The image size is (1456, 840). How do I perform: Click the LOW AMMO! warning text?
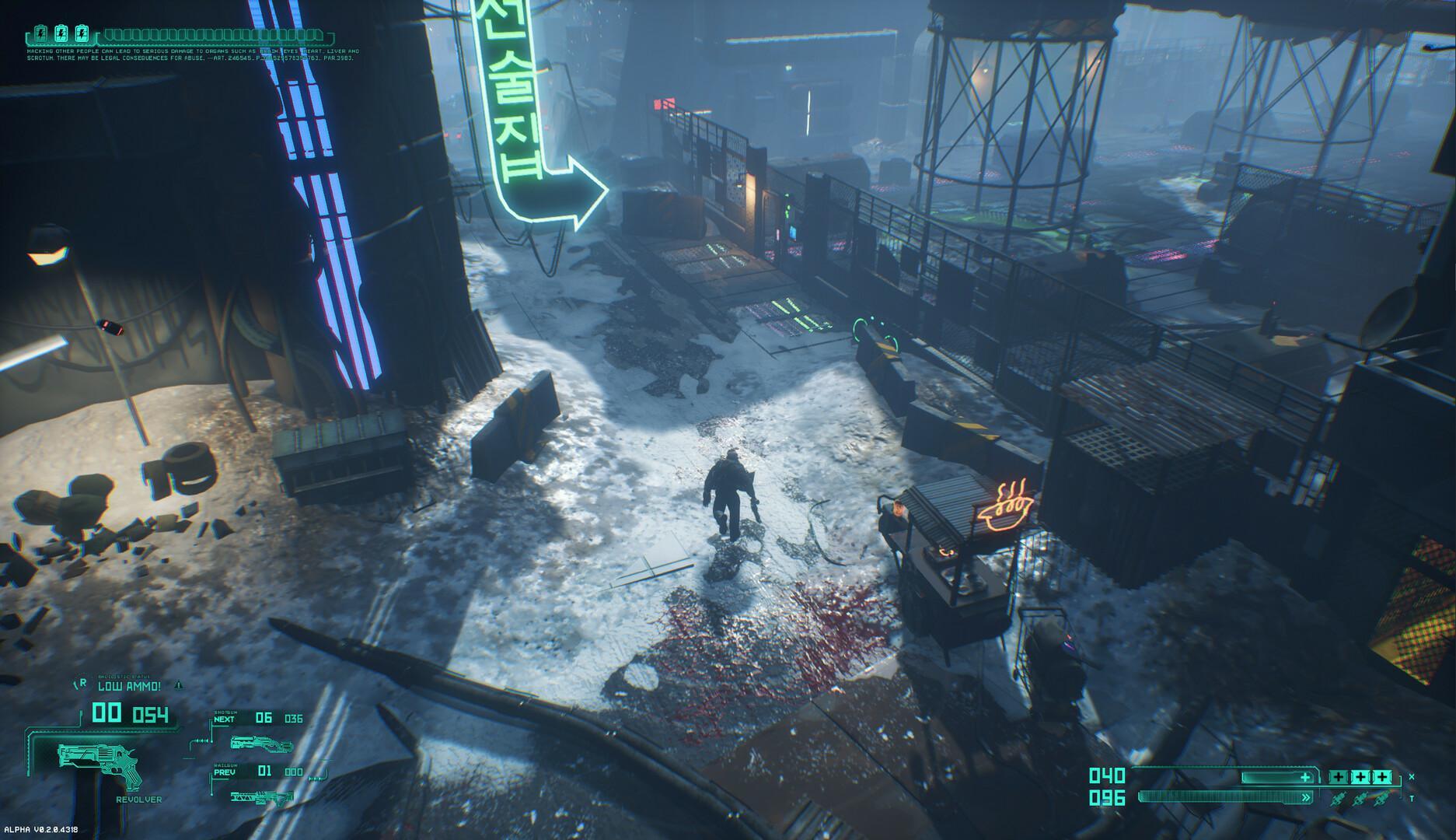point(129,686)
